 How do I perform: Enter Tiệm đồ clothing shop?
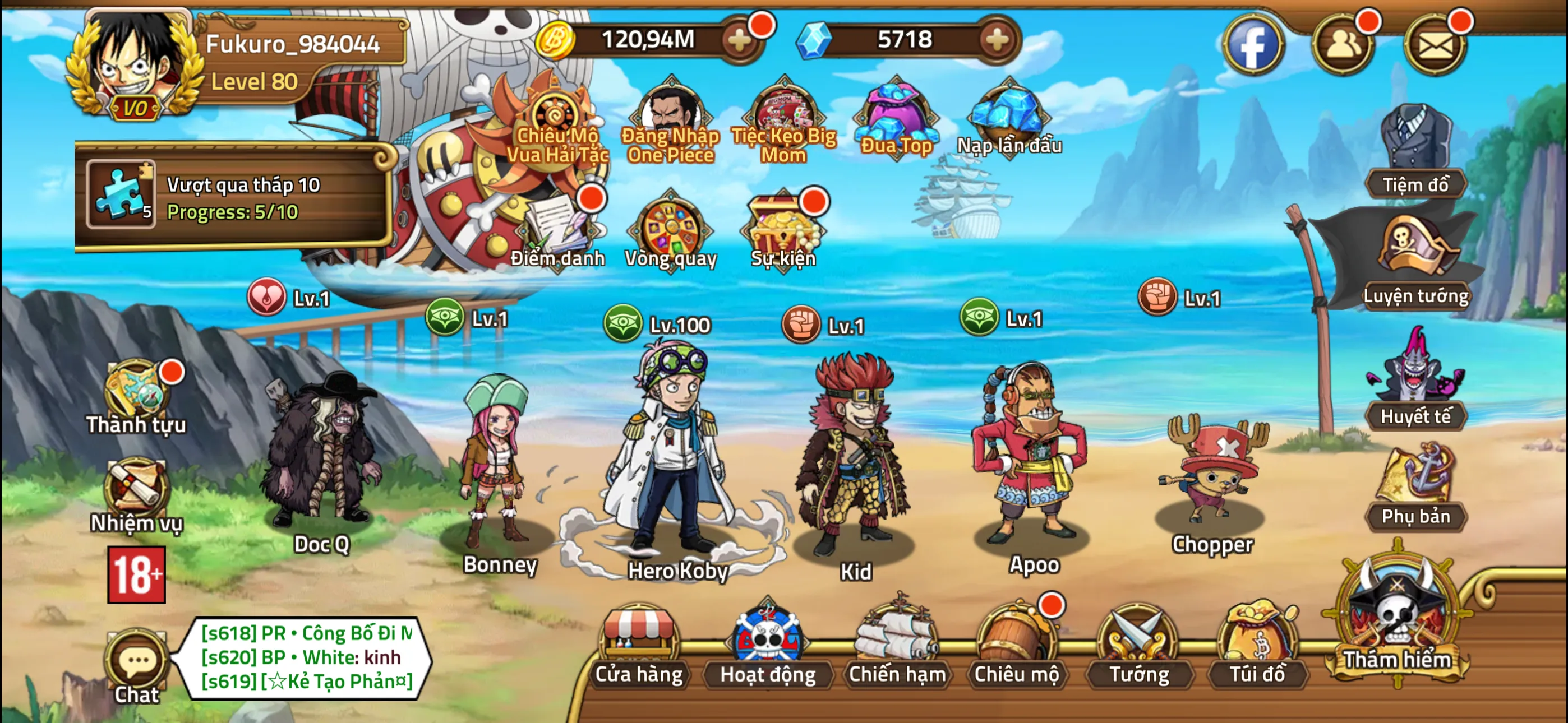point(1415,152)
